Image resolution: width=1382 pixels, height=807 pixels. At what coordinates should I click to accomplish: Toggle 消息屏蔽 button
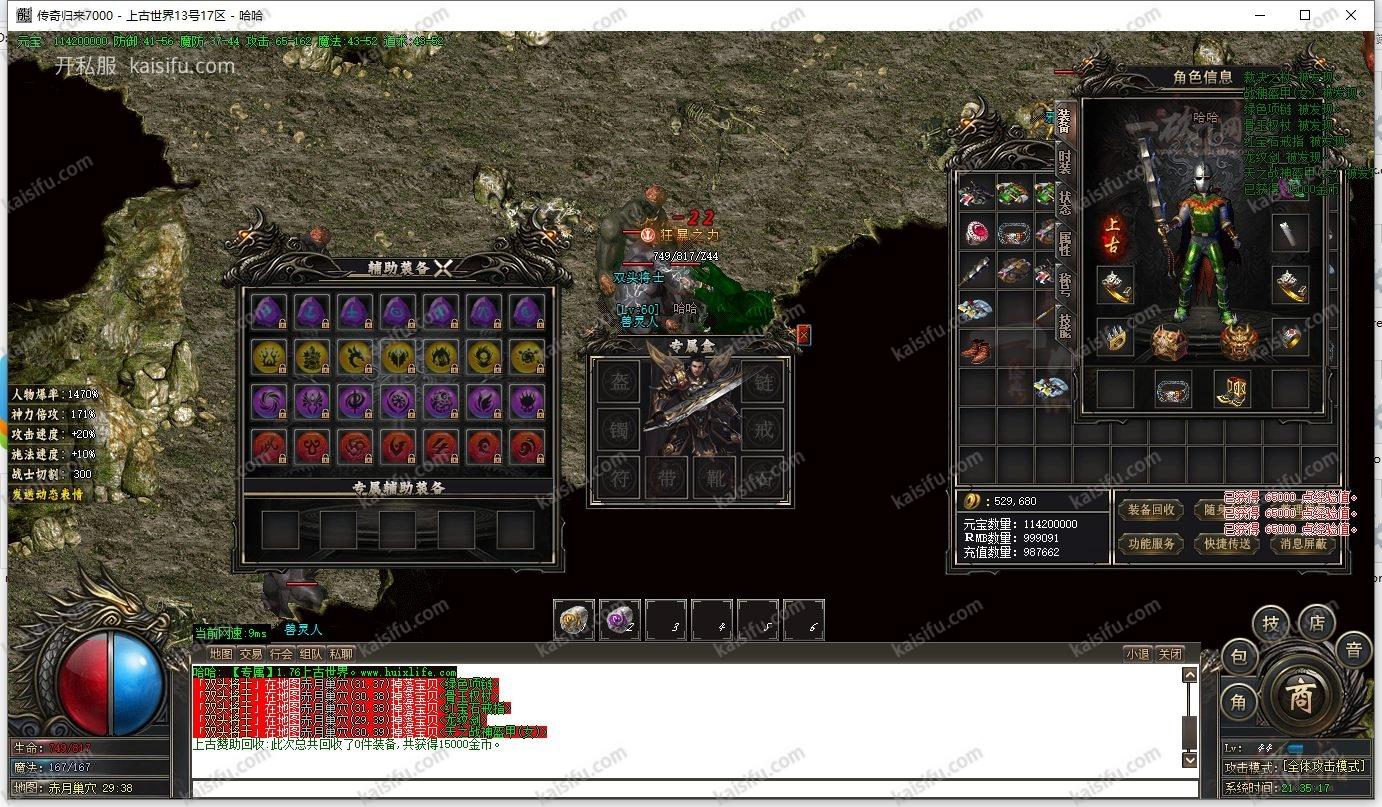point(1304,544)
